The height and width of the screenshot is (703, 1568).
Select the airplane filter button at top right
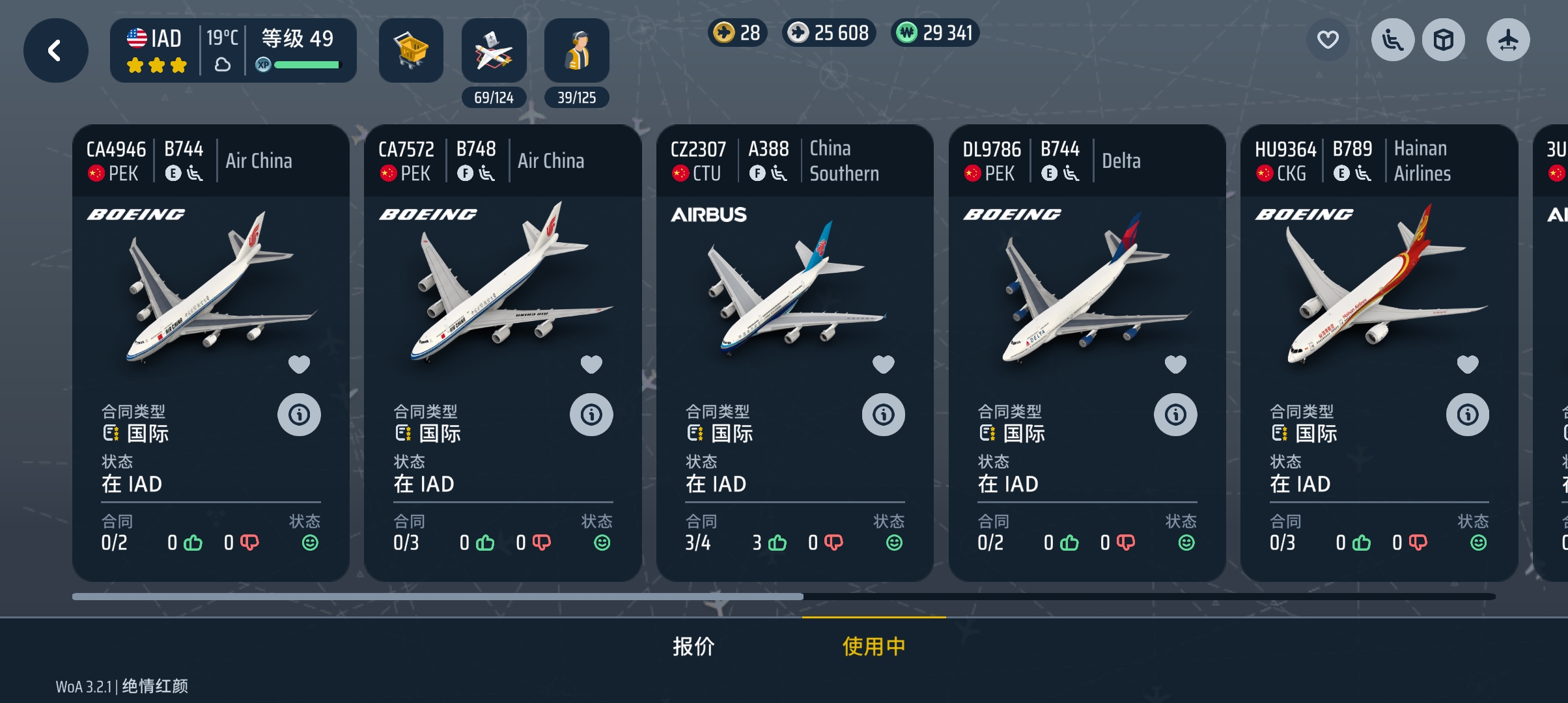1507,40
